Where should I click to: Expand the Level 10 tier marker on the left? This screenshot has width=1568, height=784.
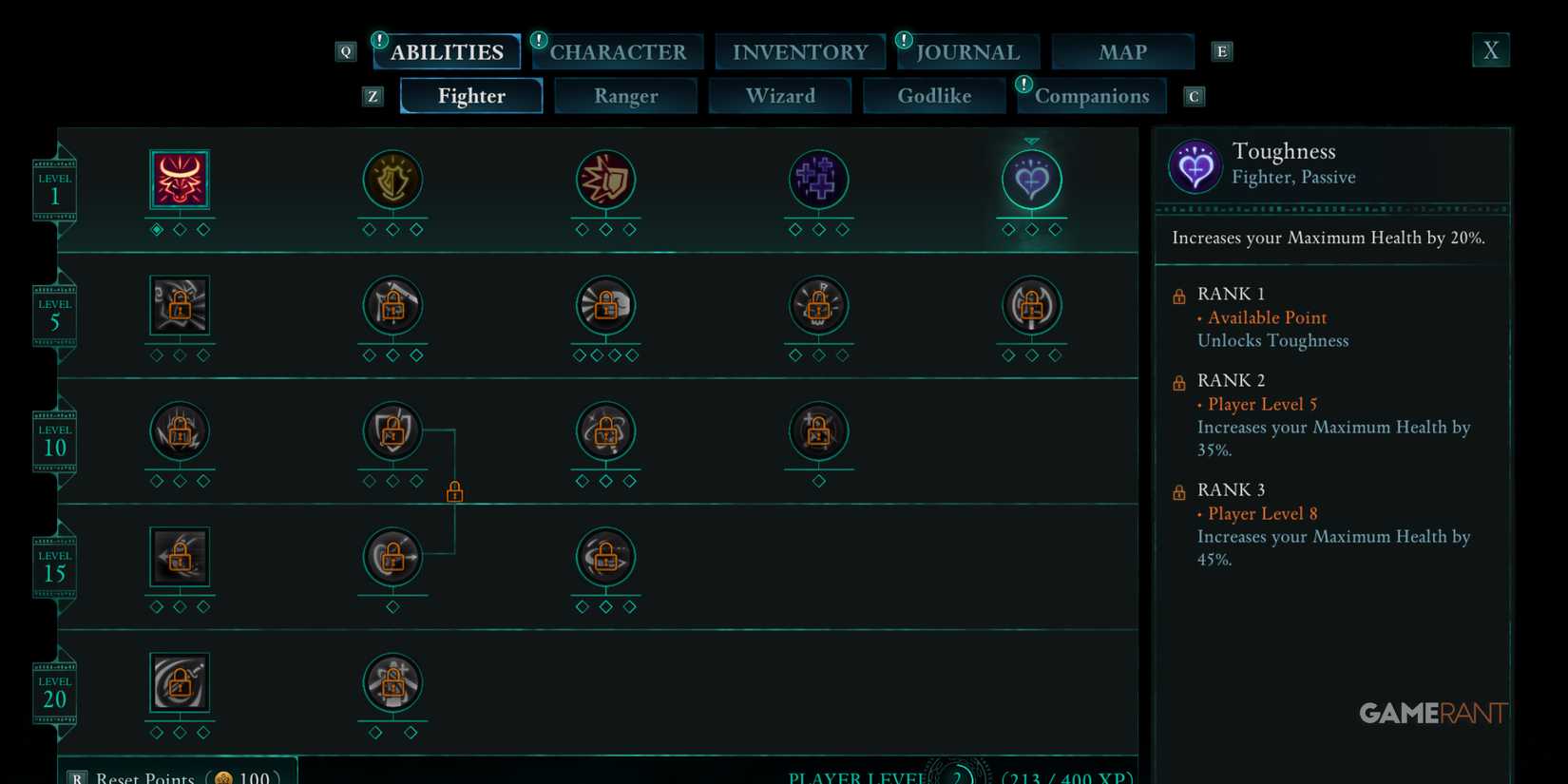[x=54, y=439]
